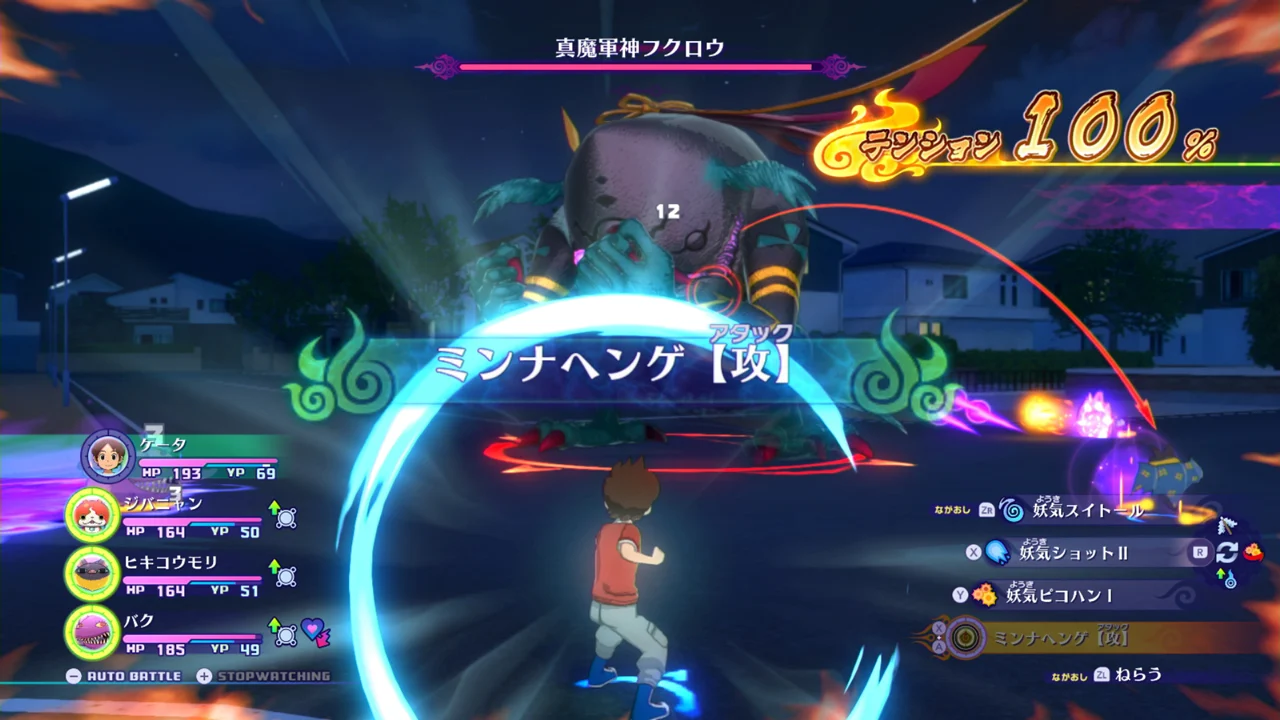Click the ZR shoulder button icon
Image resolution: width=1280 pixels, height=720 pixels.
point(987,510)
